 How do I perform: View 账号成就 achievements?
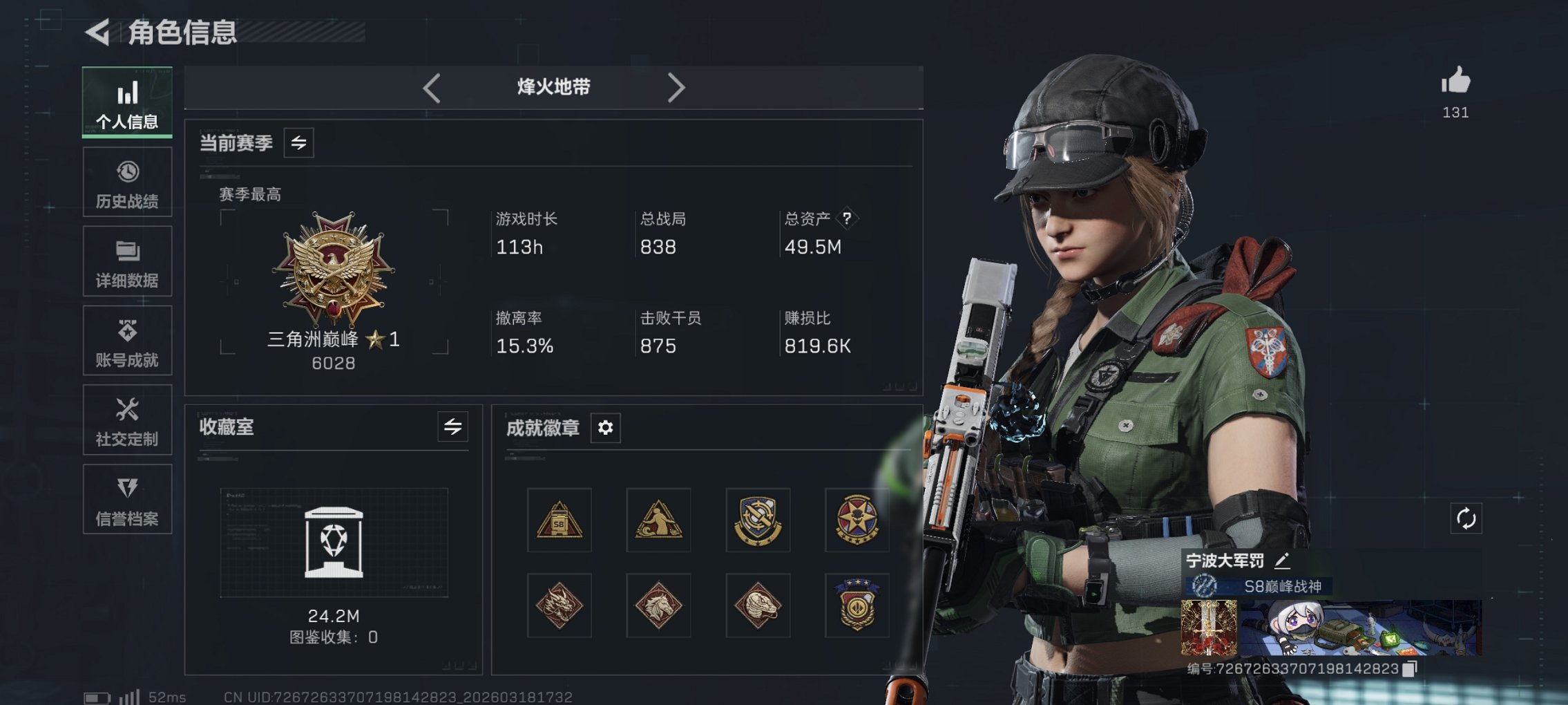click(127, 340)
